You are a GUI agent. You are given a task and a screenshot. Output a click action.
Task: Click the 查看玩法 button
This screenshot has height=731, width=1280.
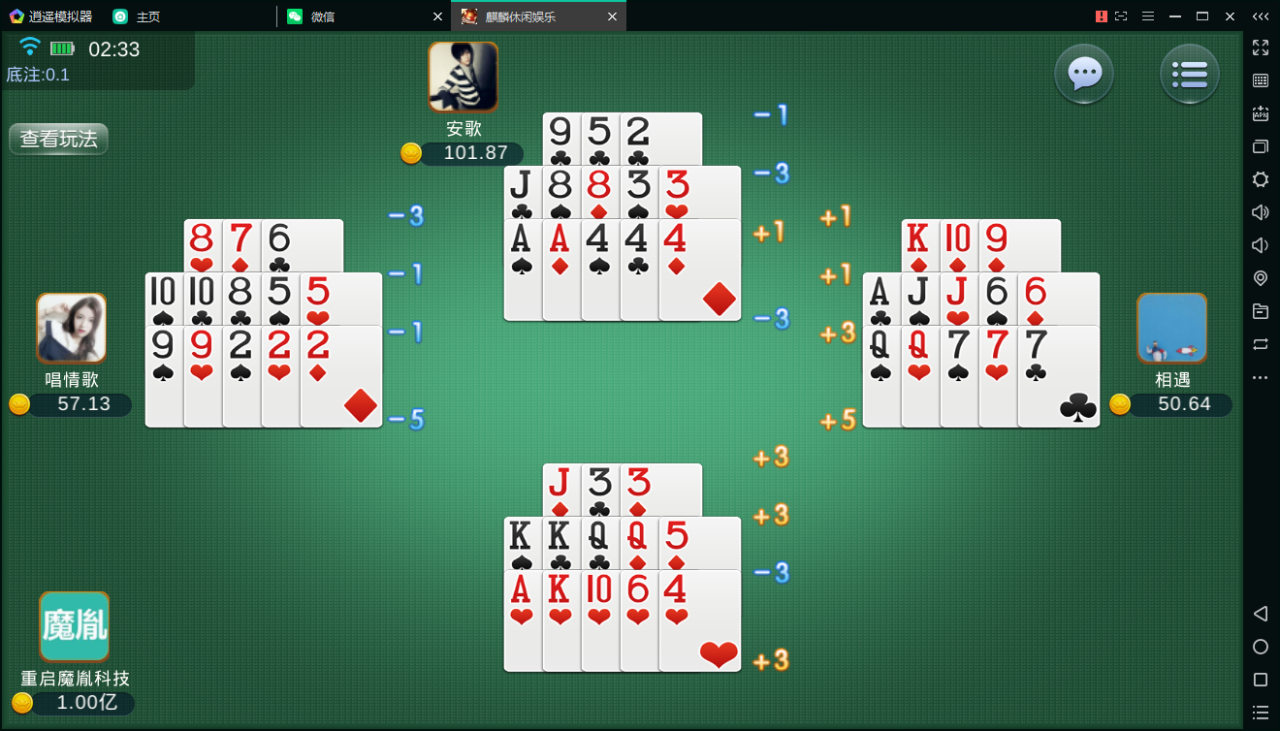(58, 139)
